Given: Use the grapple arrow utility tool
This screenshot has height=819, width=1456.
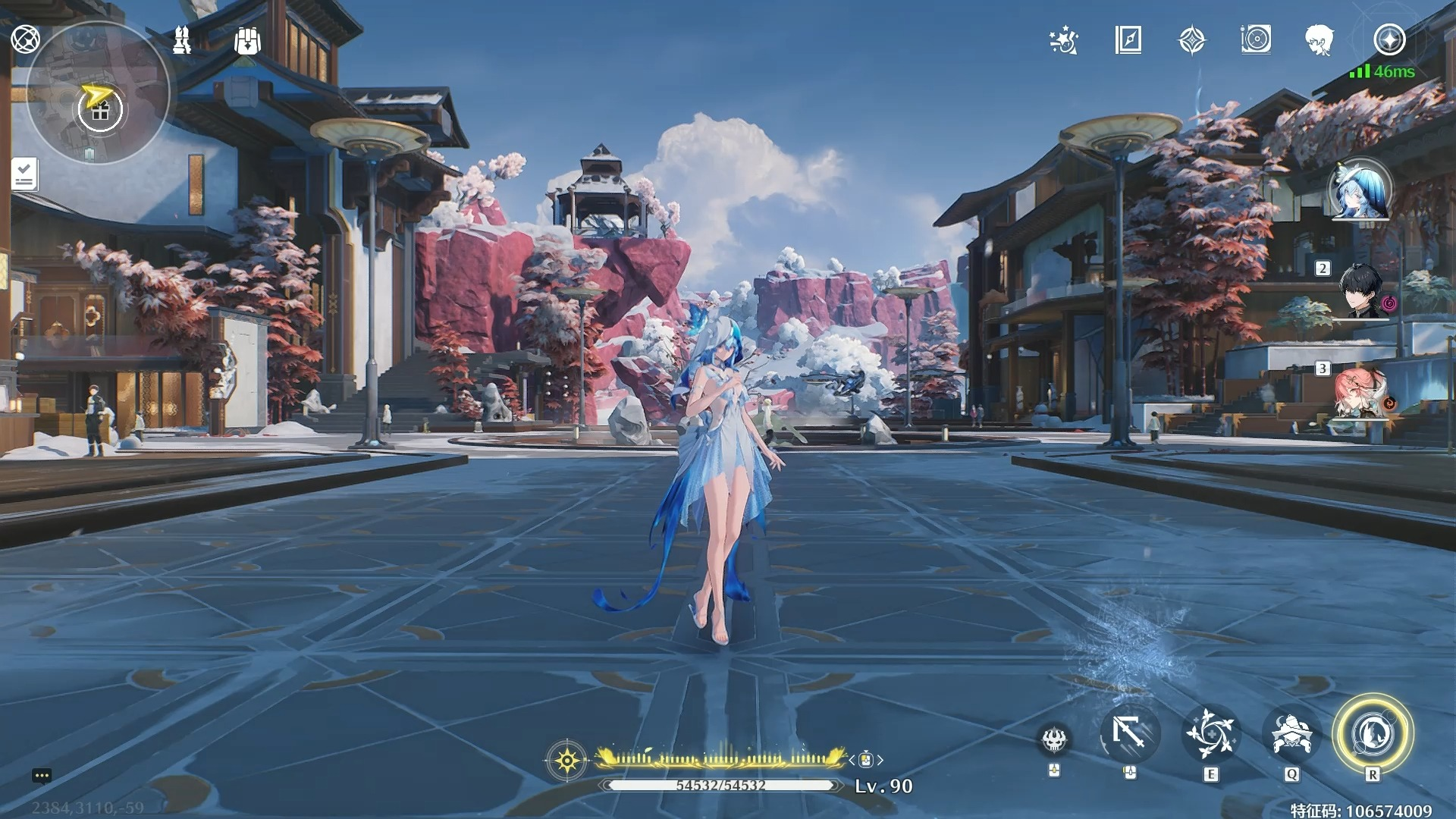Looking at the screenshot, I should pos(1129,734).
